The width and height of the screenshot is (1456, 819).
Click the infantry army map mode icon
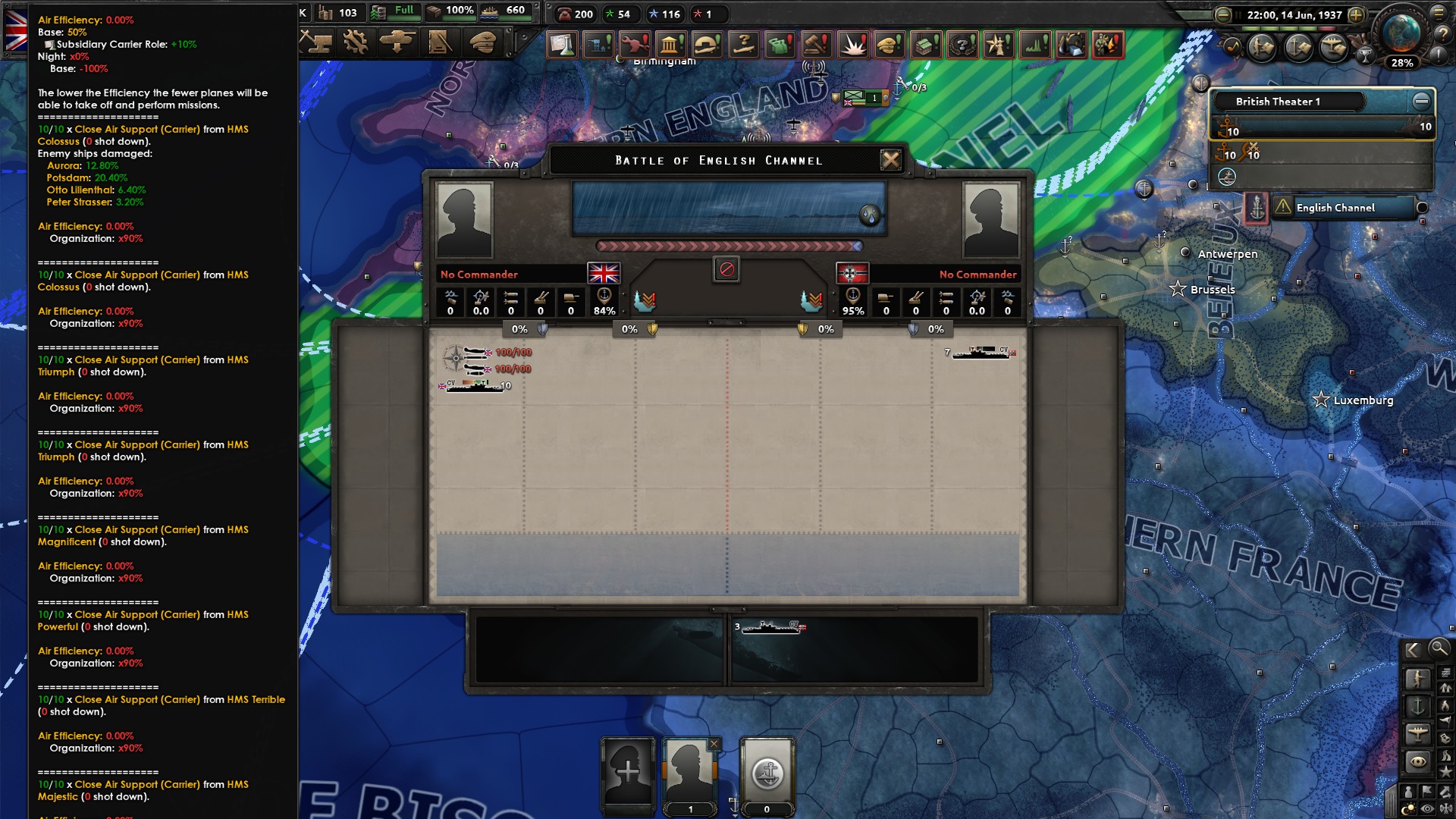click(1417, 676)
